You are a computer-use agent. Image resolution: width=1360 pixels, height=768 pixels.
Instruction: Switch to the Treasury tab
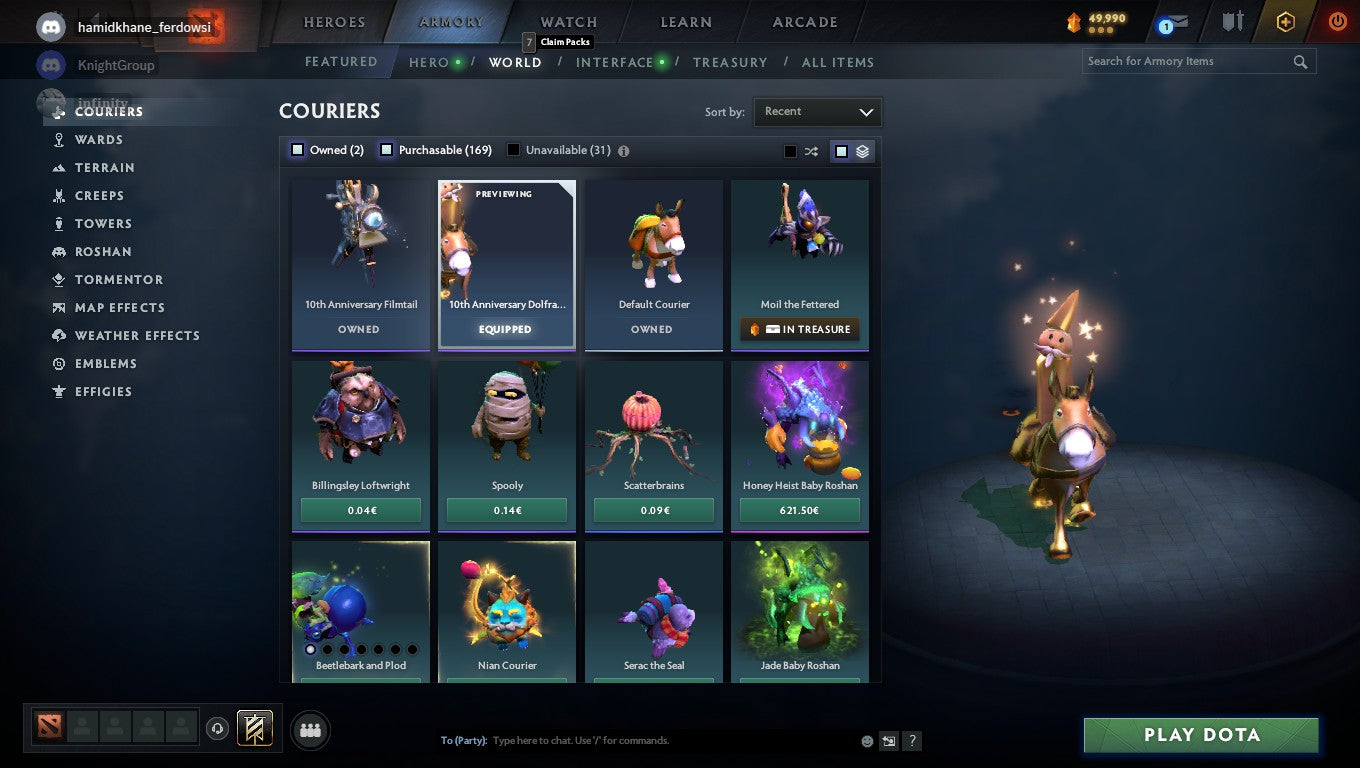coord(730,62)
